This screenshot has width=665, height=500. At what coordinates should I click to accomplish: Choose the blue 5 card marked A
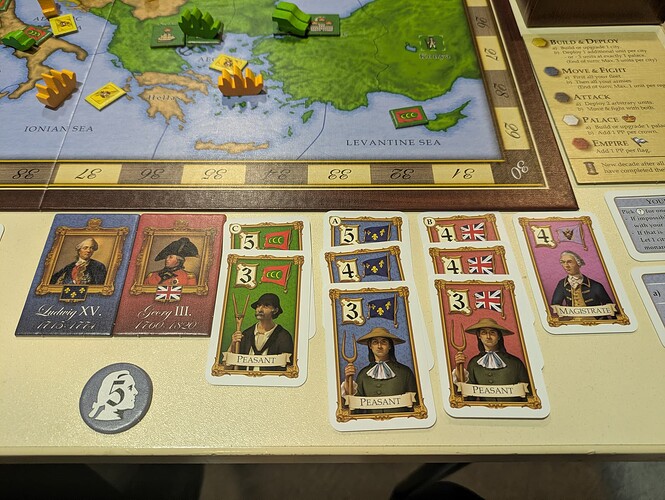[366, 231]
